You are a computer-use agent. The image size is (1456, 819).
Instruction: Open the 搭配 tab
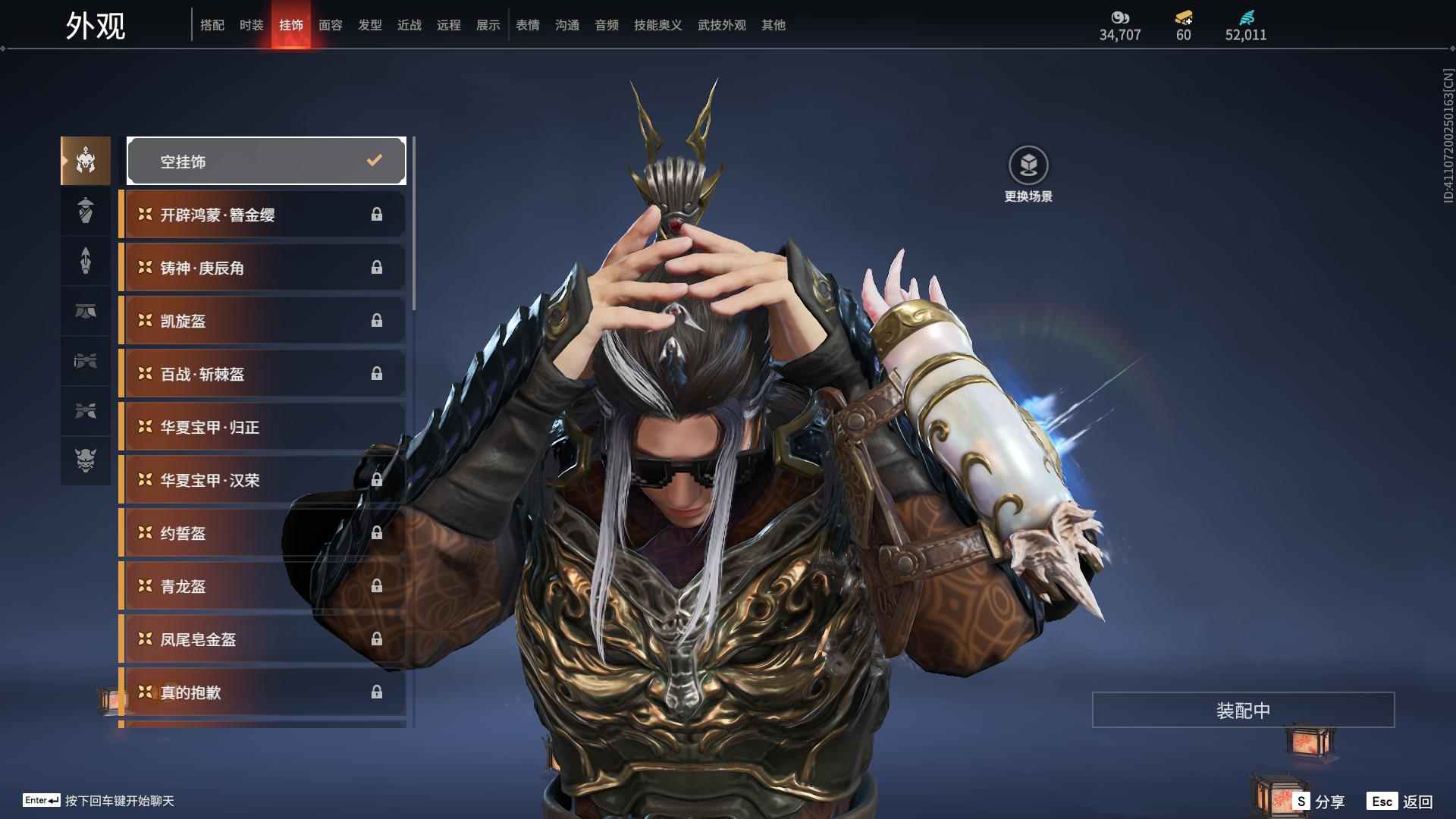click(212, 25)
